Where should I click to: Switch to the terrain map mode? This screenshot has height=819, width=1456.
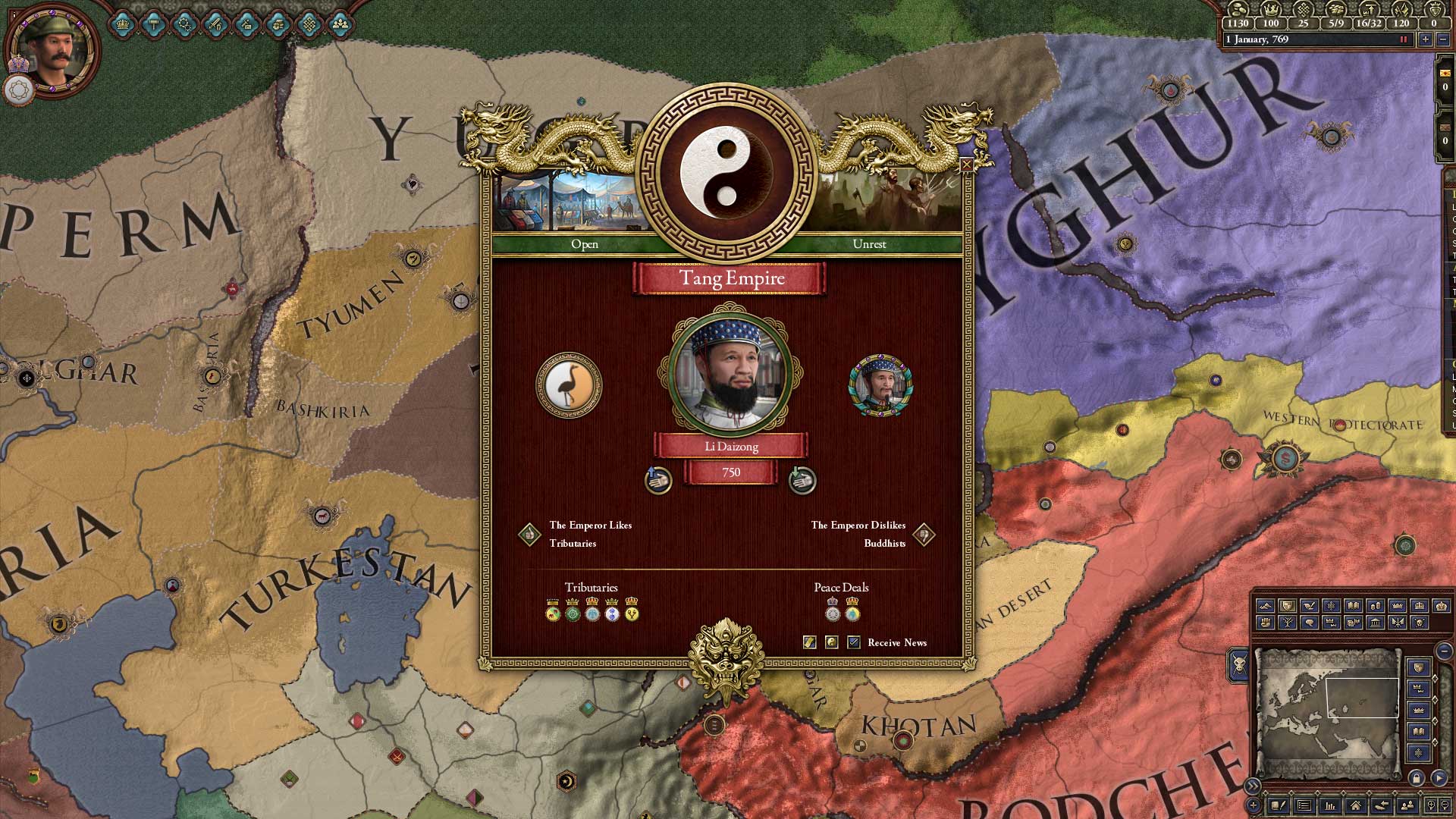[1265, 606]
